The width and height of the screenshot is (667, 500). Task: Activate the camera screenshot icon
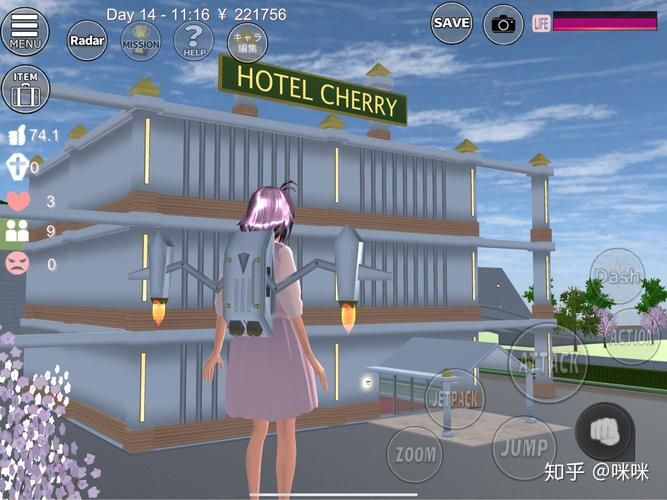tap(503, 24)
